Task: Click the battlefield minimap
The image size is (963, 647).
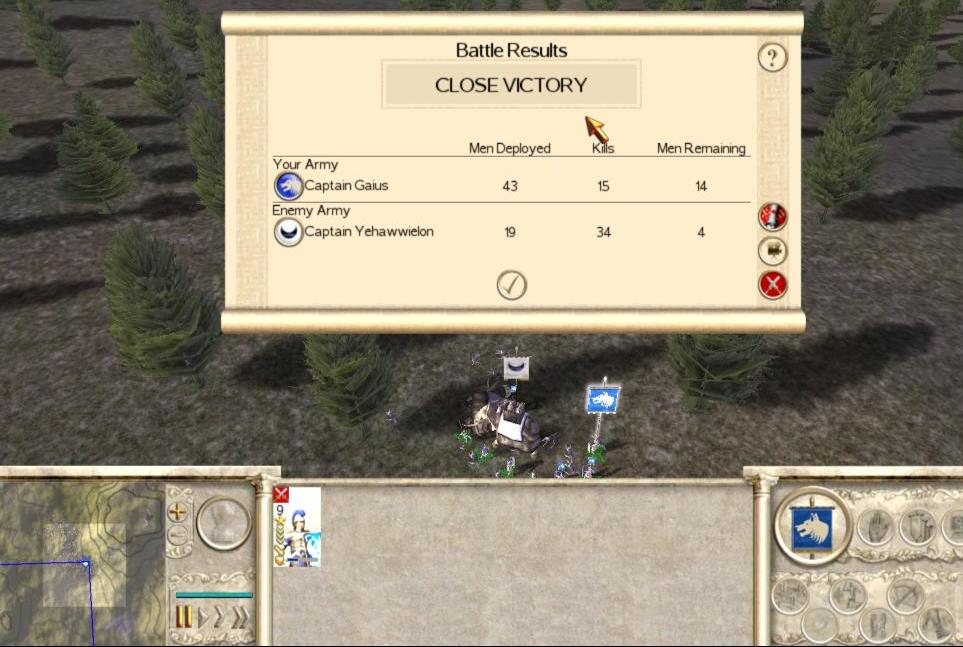Action: [80, 565]
